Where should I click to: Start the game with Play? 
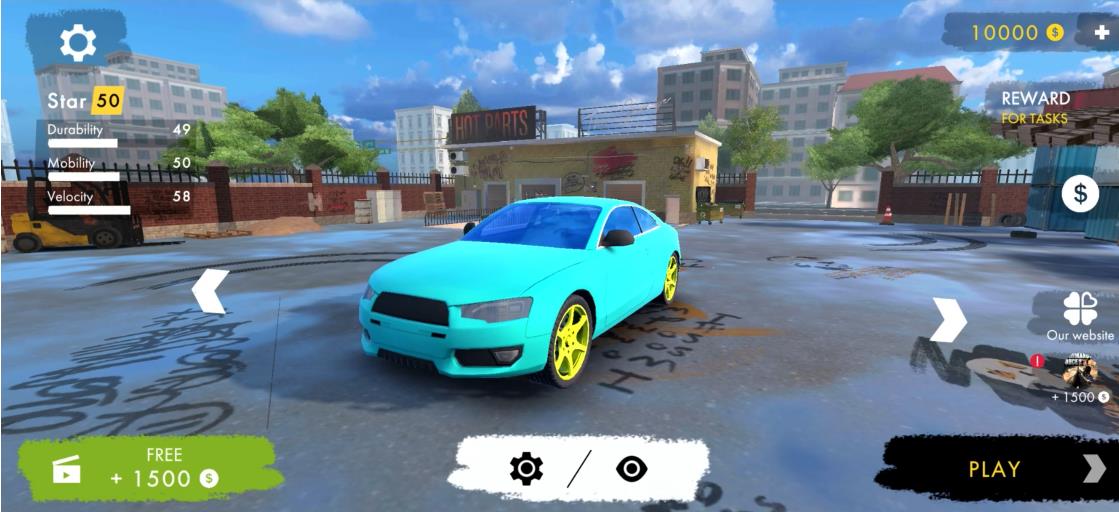(995, 468)
